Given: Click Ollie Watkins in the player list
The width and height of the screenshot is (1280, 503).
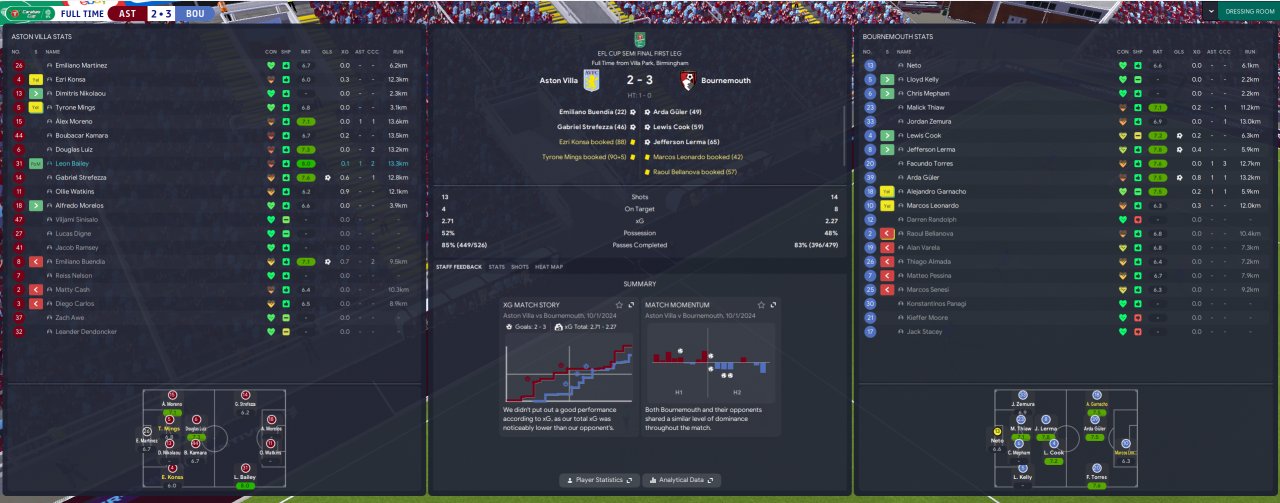Looking at the screenshot, I should 74,191.
